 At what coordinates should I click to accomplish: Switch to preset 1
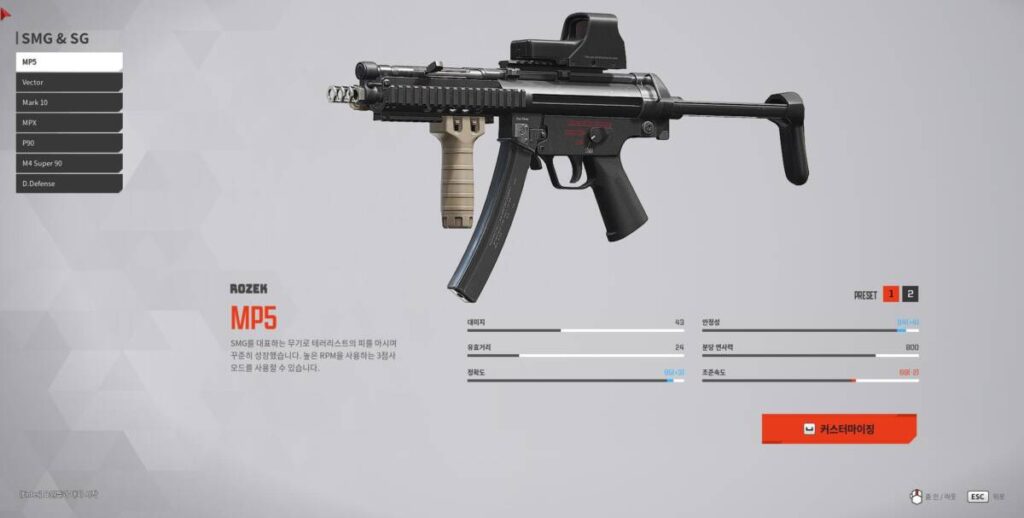point(890,294)
